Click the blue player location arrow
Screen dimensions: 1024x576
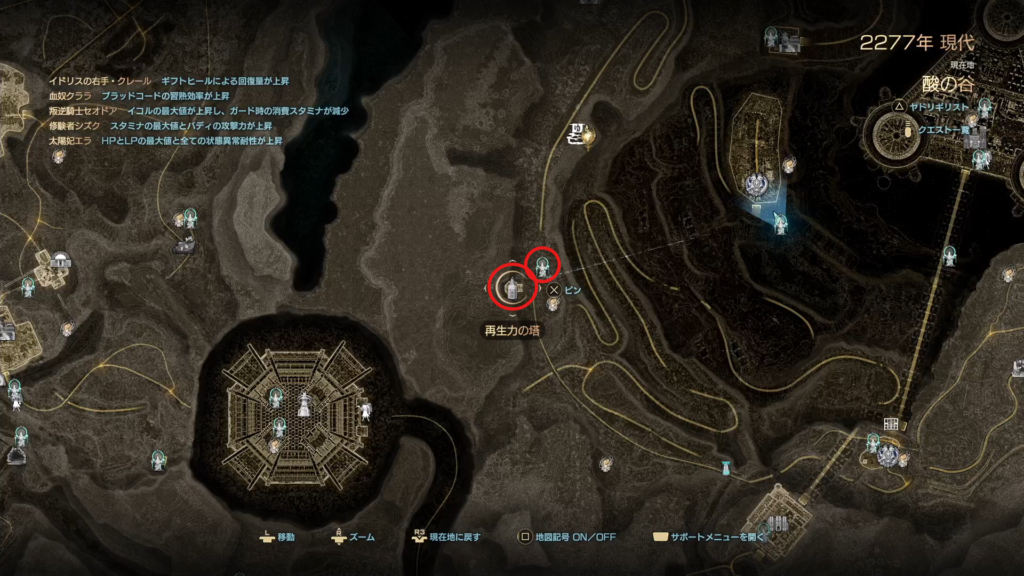pyautogui.click(x=779, y=222)
